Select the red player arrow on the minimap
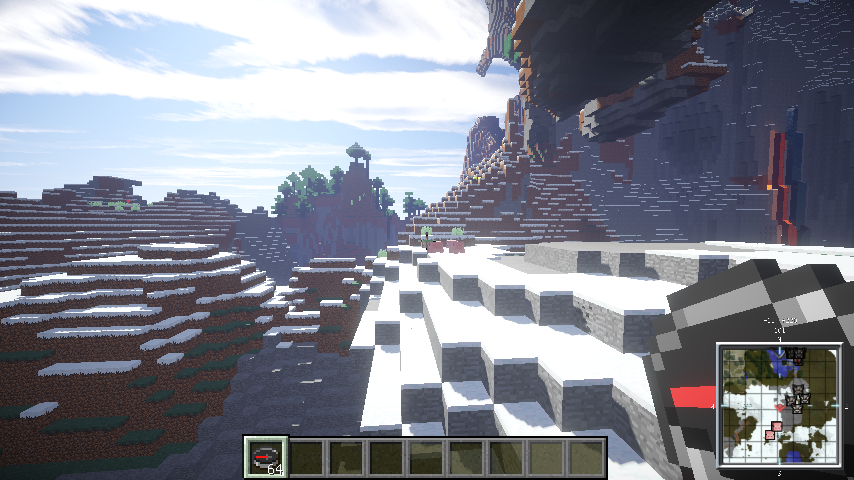 click(777, 406)
